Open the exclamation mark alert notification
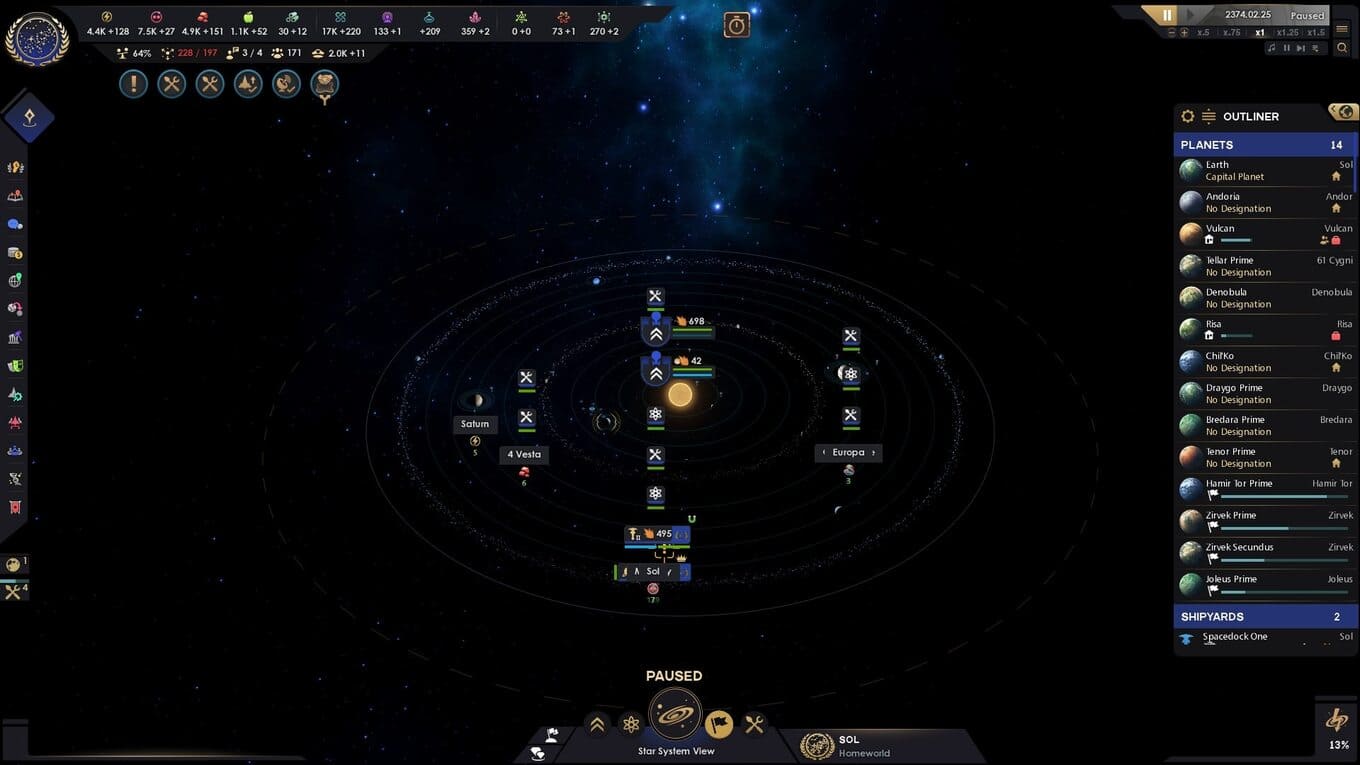The height and width of the screenshot is (765, 1360). (133, 84)
